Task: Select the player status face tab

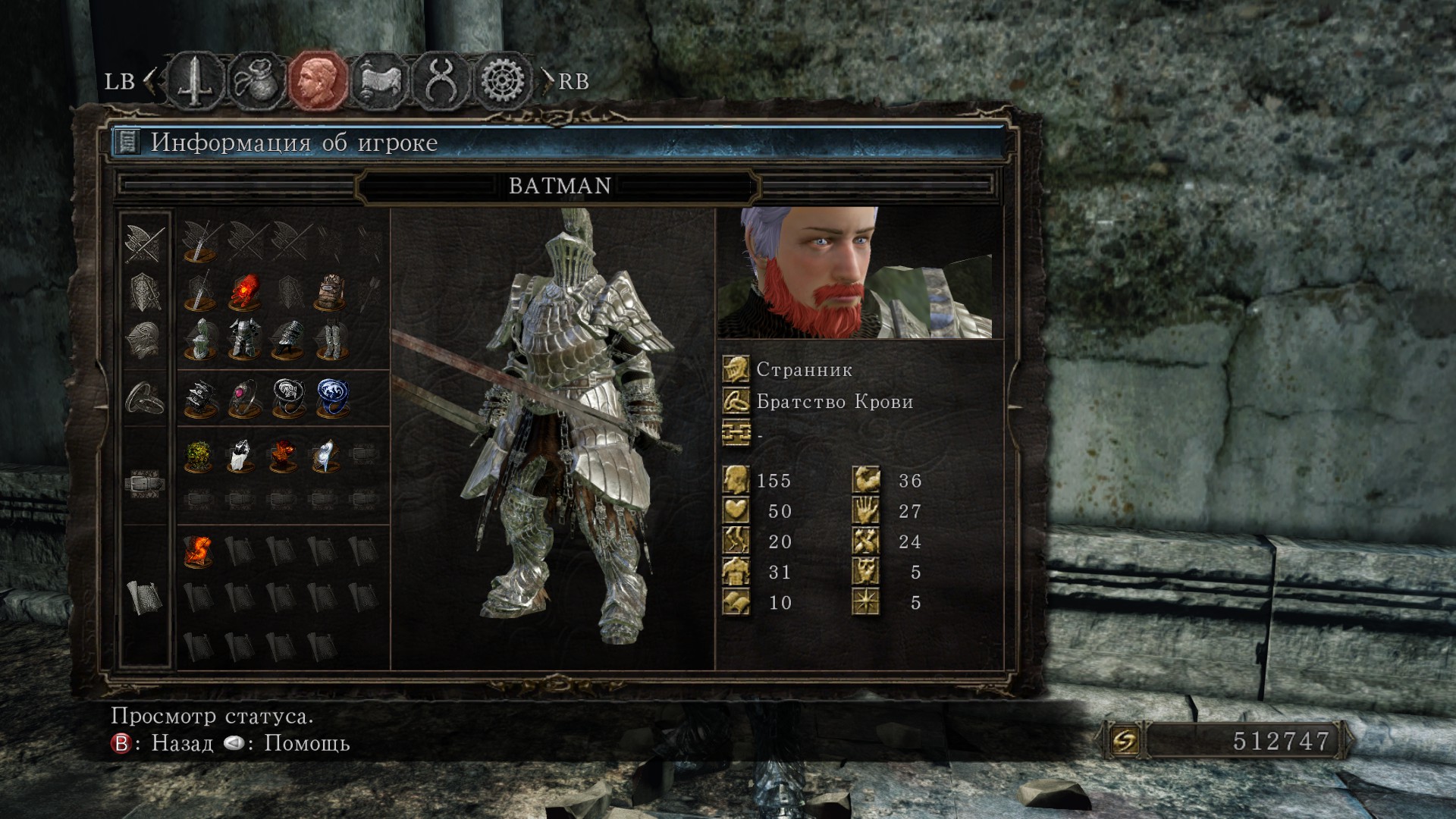Action: coord(318,80)
